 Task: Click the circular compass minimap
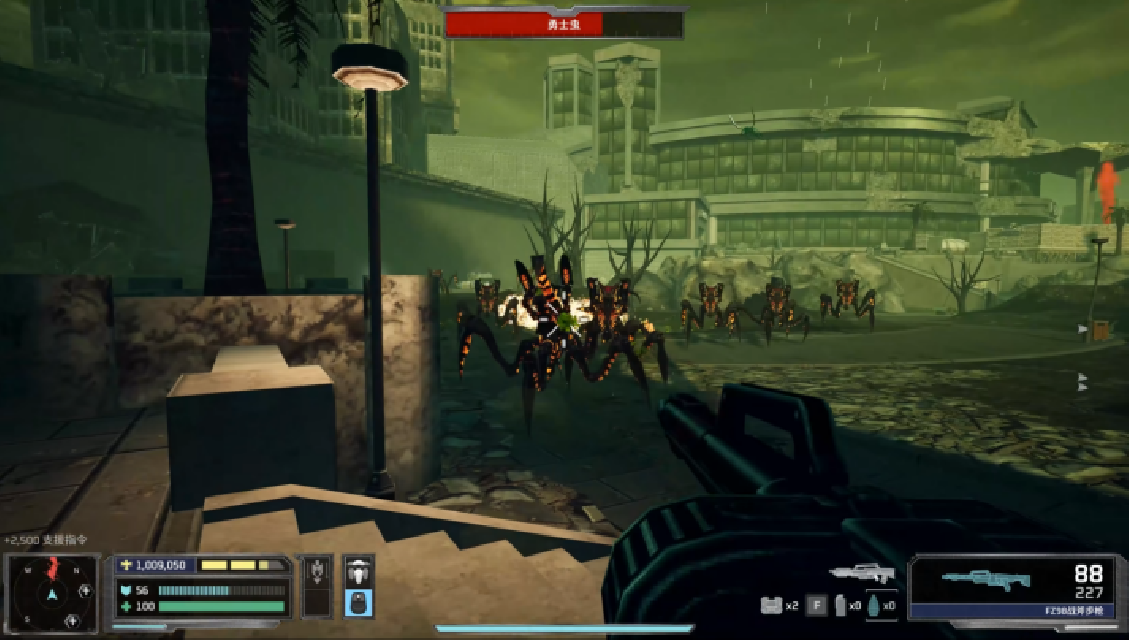pyautogui.click(x=51, y=594)
